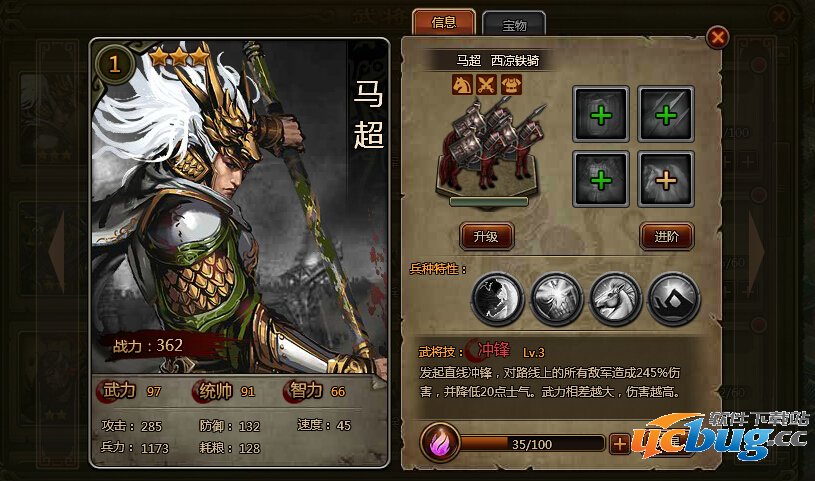815x481 pixels.
Task: Click the 冲锋 general skill name
Action: [x=493, y=350]
